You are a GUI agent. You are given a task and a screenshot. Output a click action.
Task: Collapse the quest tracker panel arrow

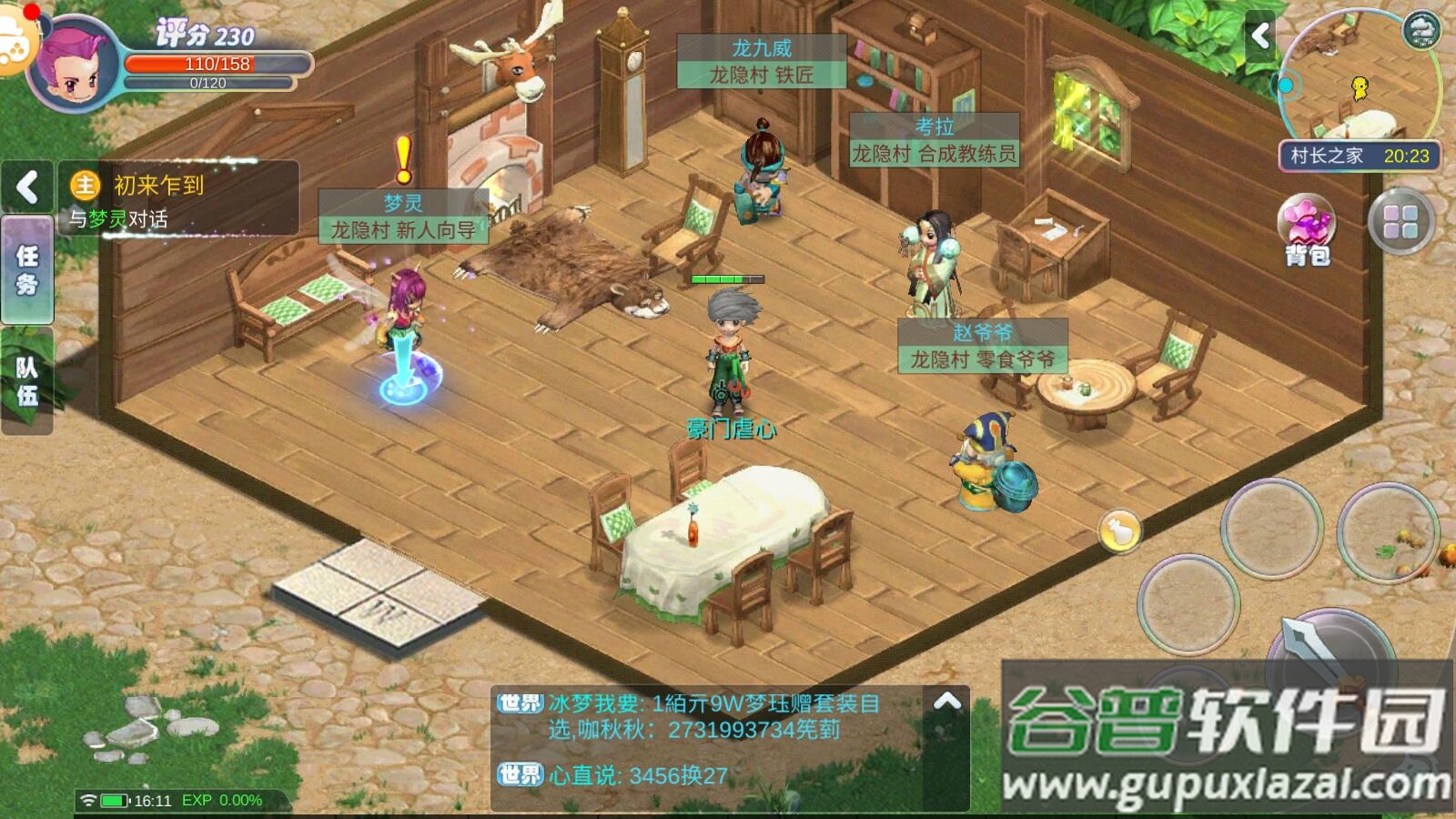27,187
